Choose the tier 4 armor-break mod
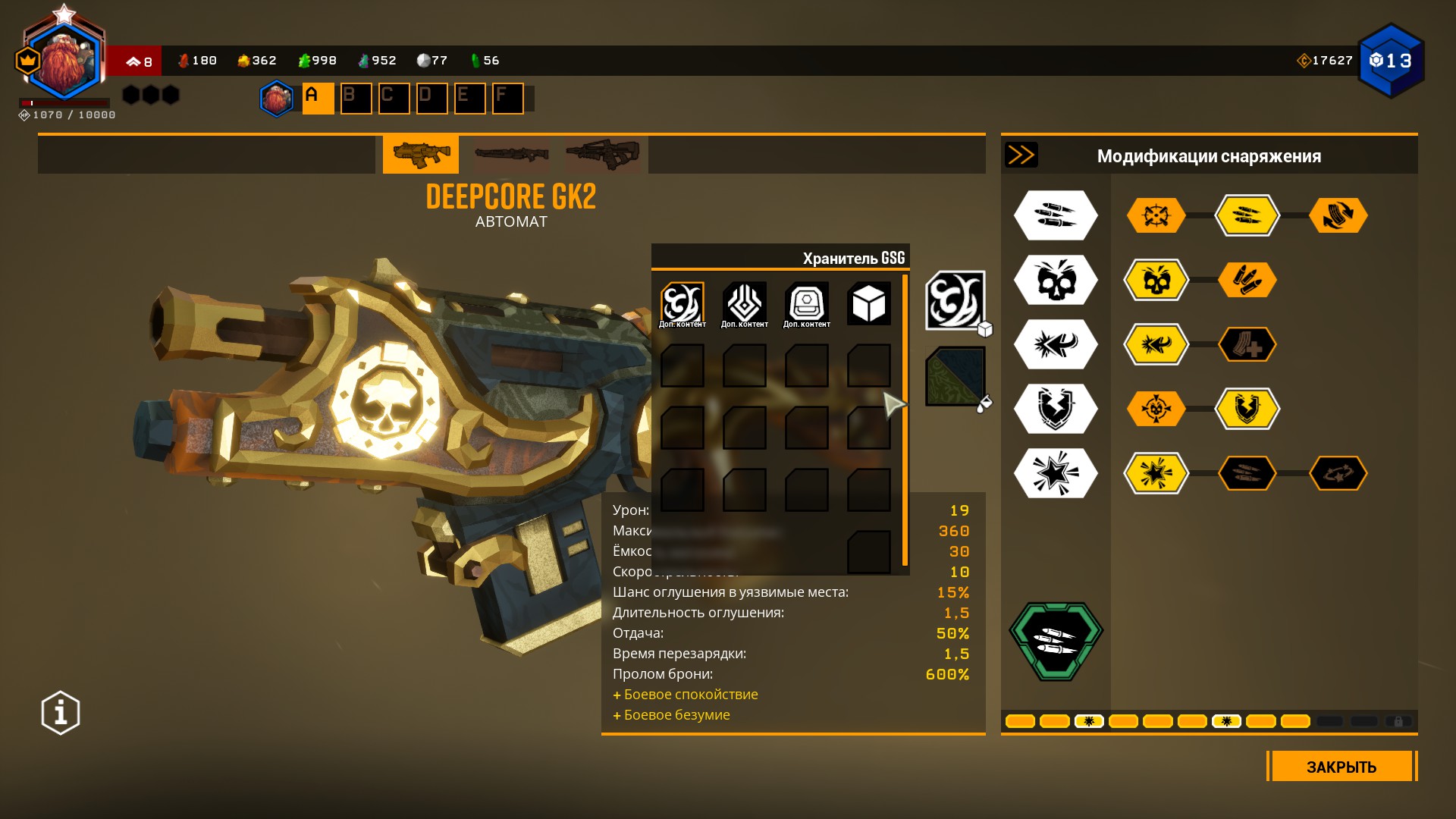 (1247, 409)
